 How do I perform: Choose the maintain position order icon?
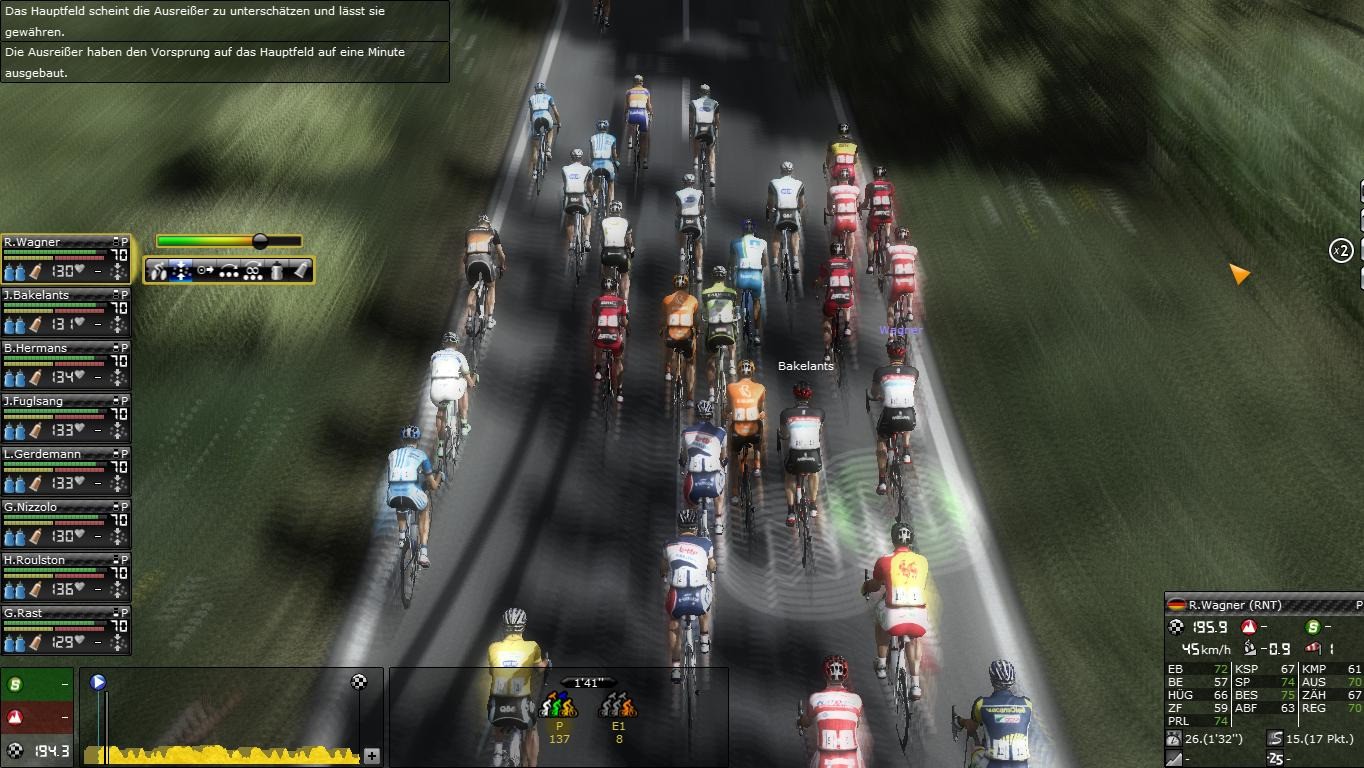tap(182, 270)
